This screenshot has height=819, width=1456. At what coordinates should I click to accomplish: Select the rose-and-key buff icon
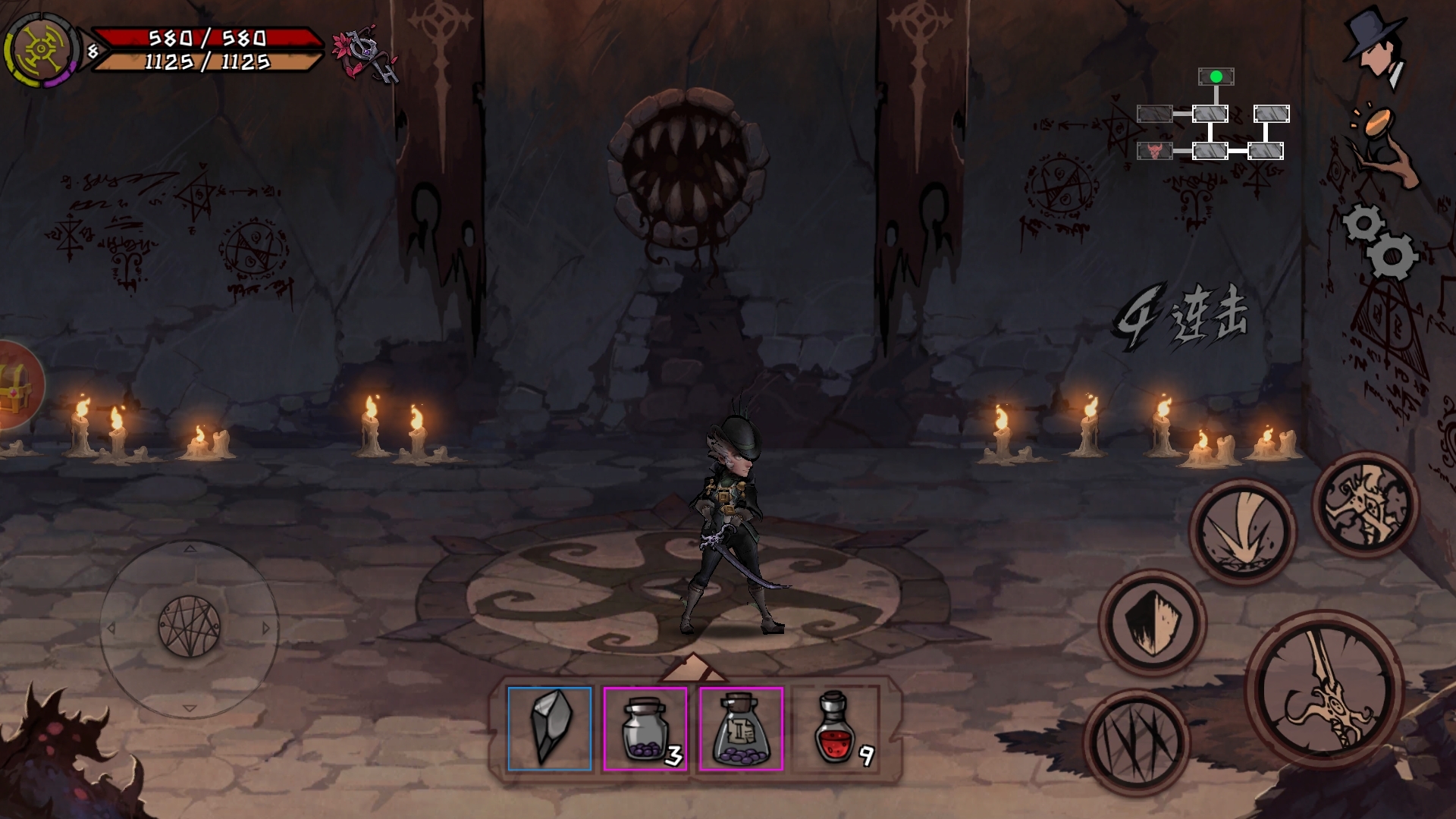pyautogui.click(x=366, y=55)
